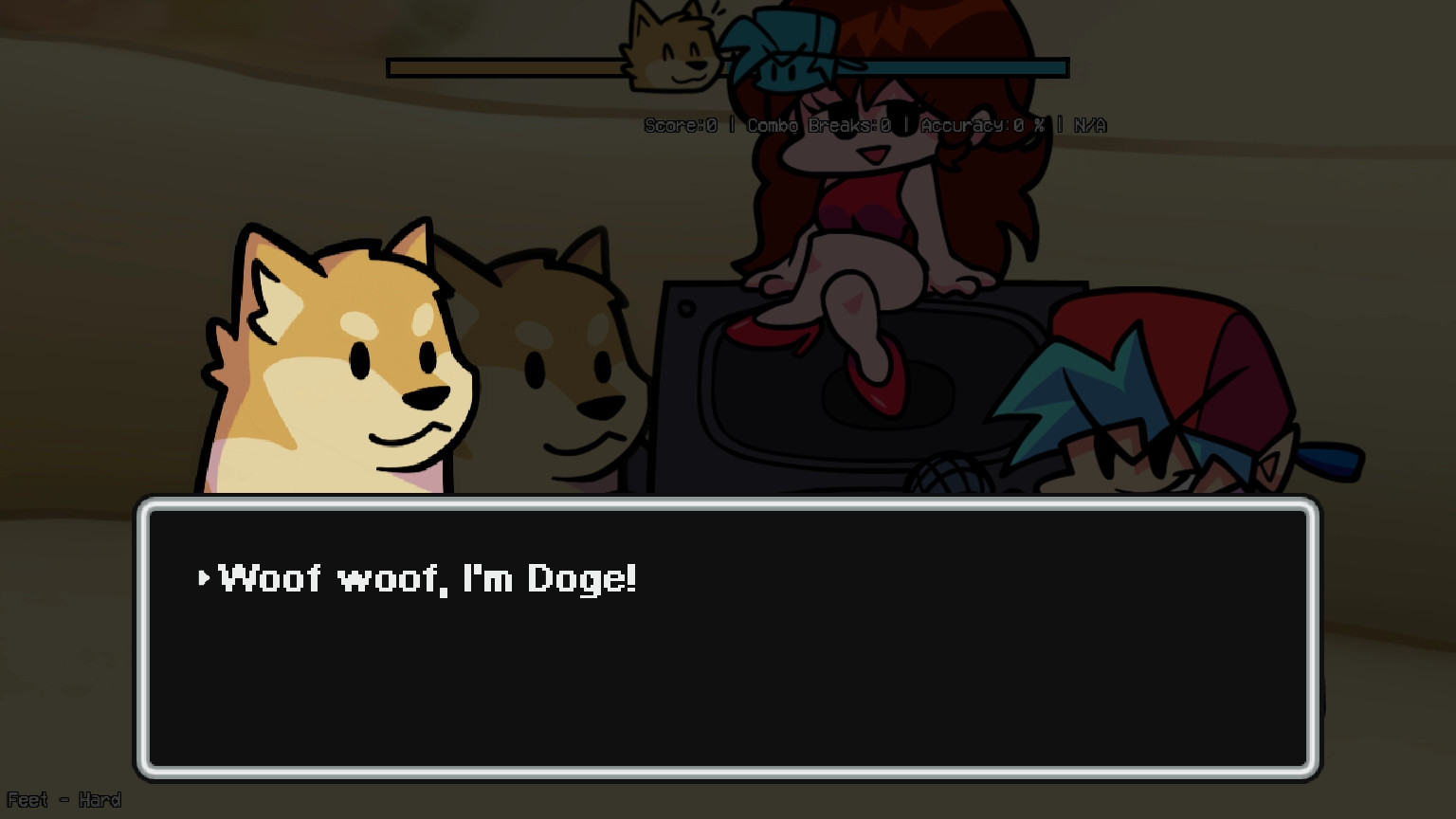Advance the Woof woof, I'm Doge! dialogue

point(427,578)
